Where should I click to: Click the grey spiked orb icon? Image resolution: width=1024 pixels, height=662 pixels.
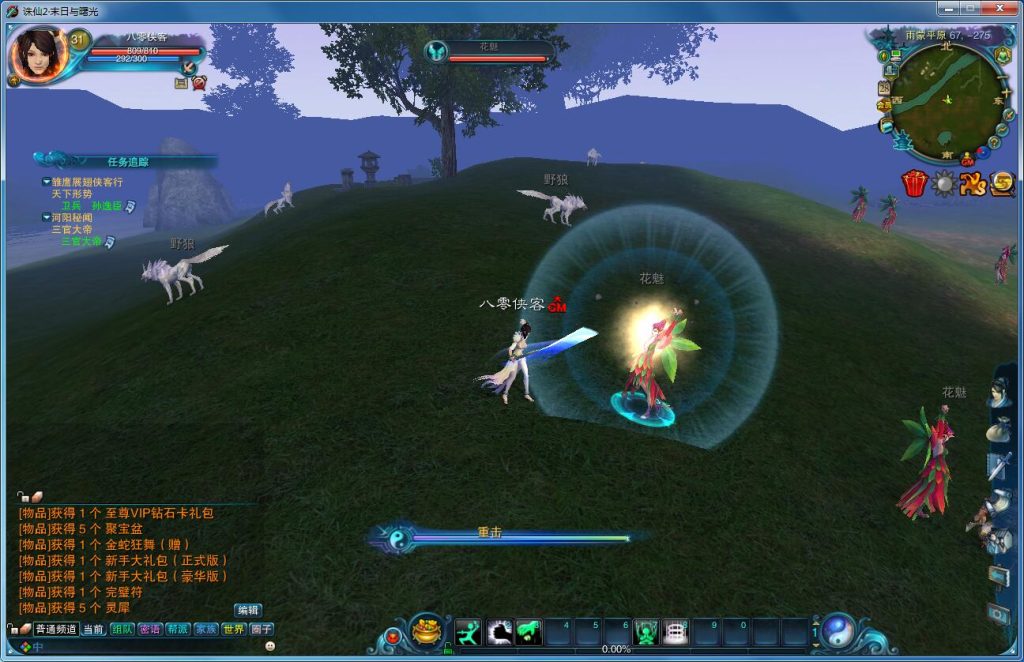(943, 183)
